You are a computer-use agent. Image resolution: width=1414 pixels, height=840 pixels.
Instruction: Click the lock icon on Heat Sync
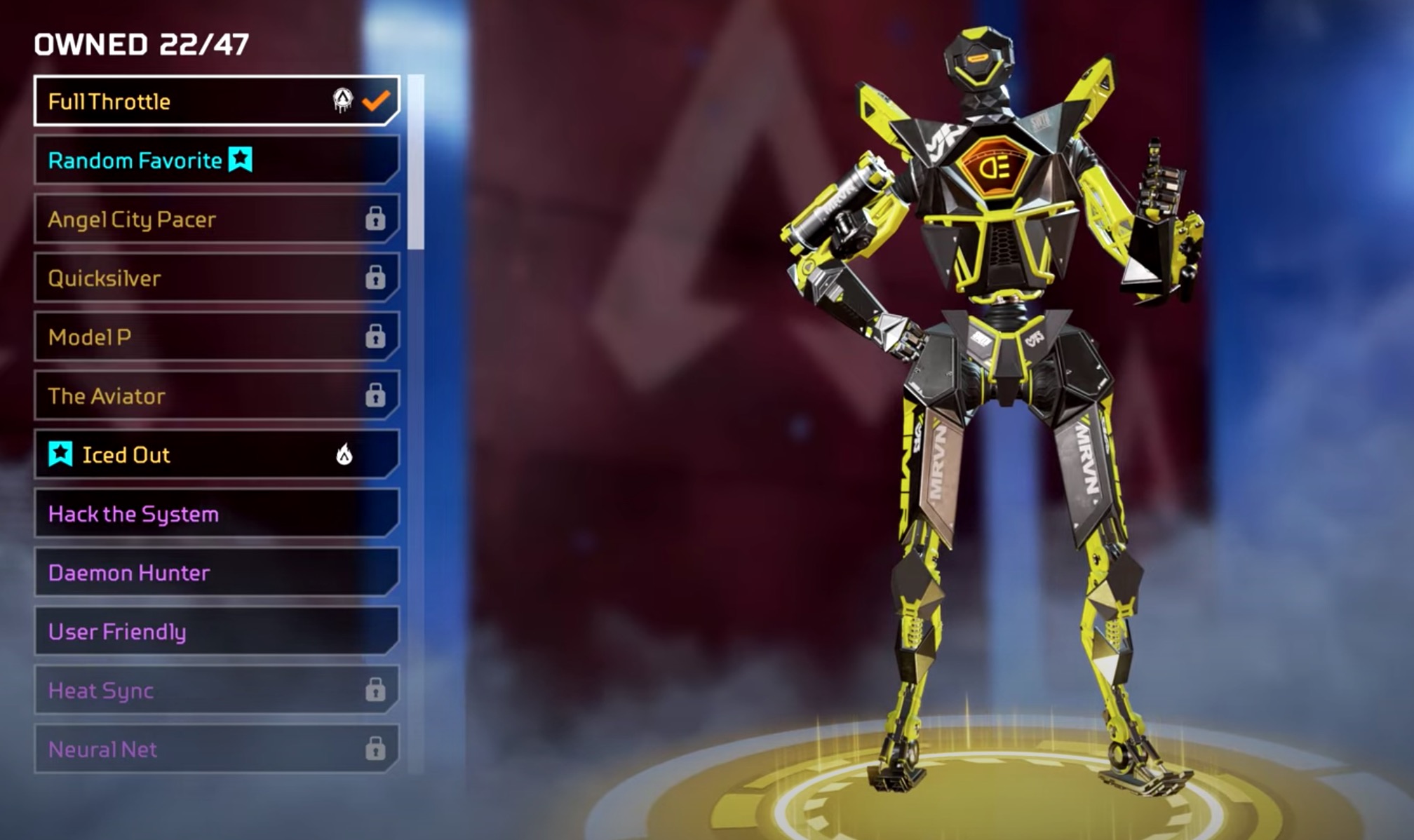(x=377, y=691)
